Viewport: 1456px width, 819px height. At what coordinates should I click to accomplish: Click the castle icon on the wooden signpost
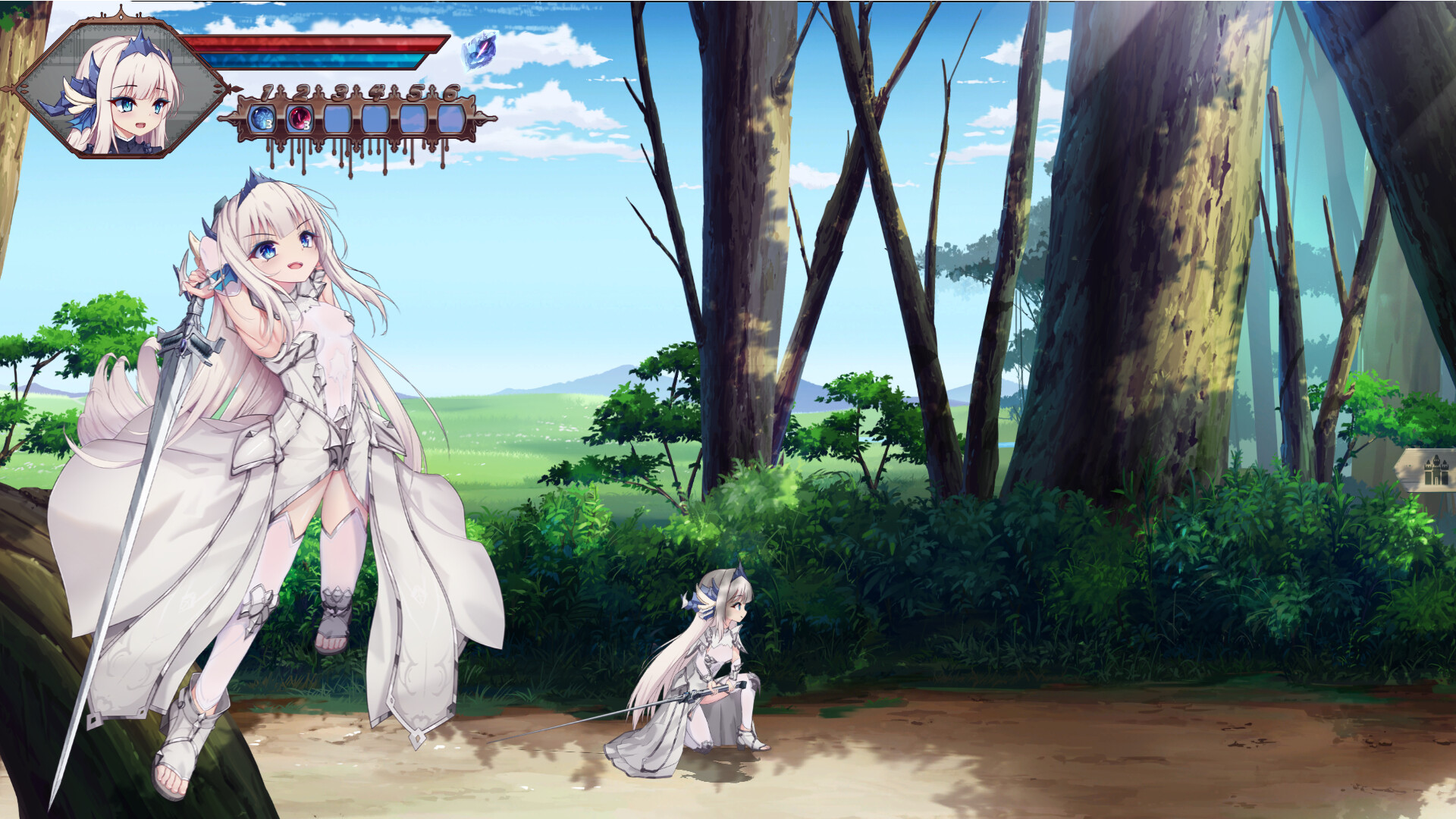pyautogui.click(x=1436, y=470)
